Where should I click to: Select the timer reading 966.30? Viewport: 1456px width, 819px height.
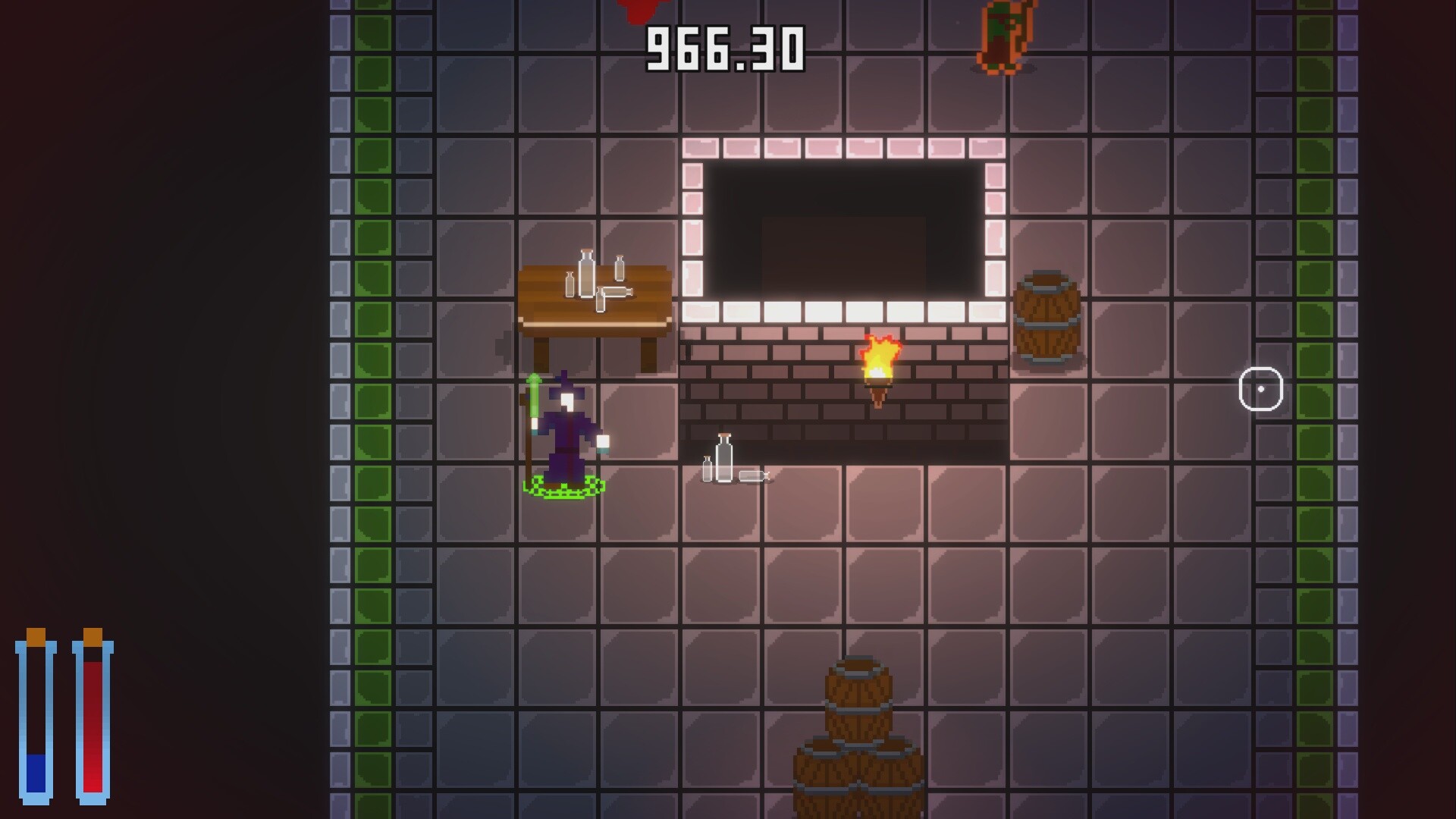coord(724,49)
